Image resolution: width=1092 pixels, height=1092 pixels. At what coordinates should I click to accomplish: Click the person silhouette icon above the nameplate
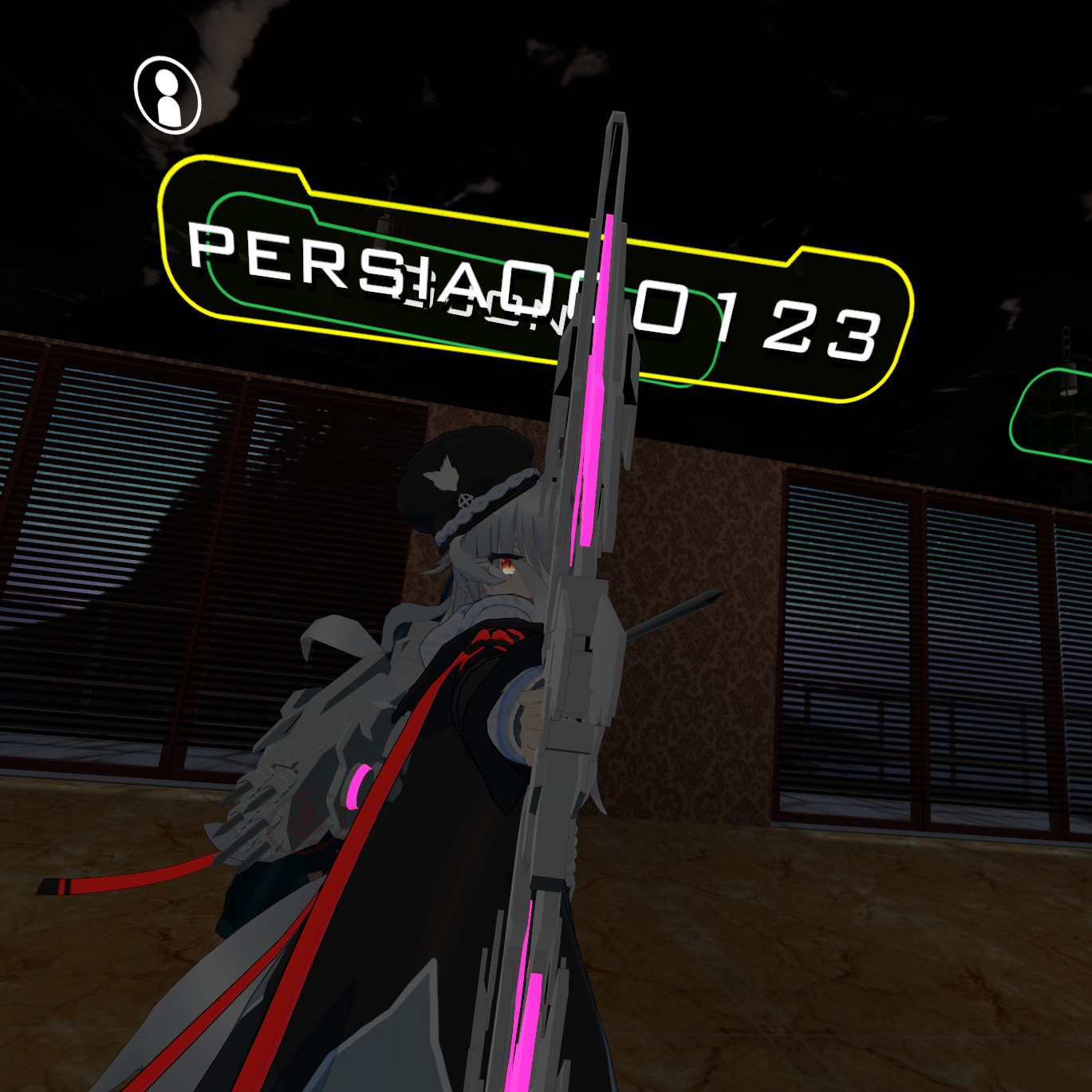coord(168,95)
